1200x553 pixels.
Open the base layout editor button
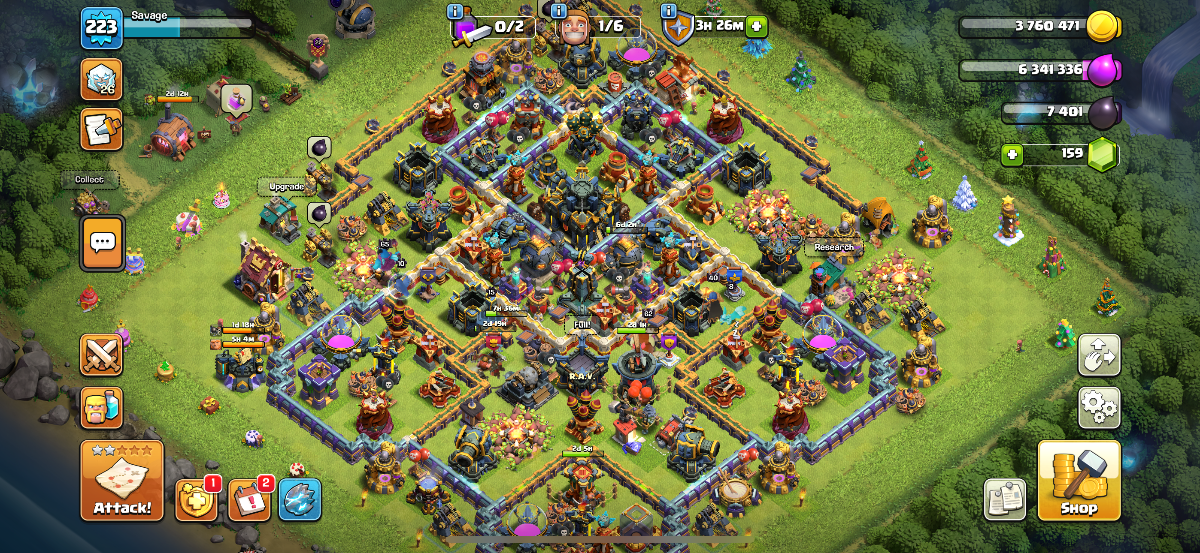1099,356
